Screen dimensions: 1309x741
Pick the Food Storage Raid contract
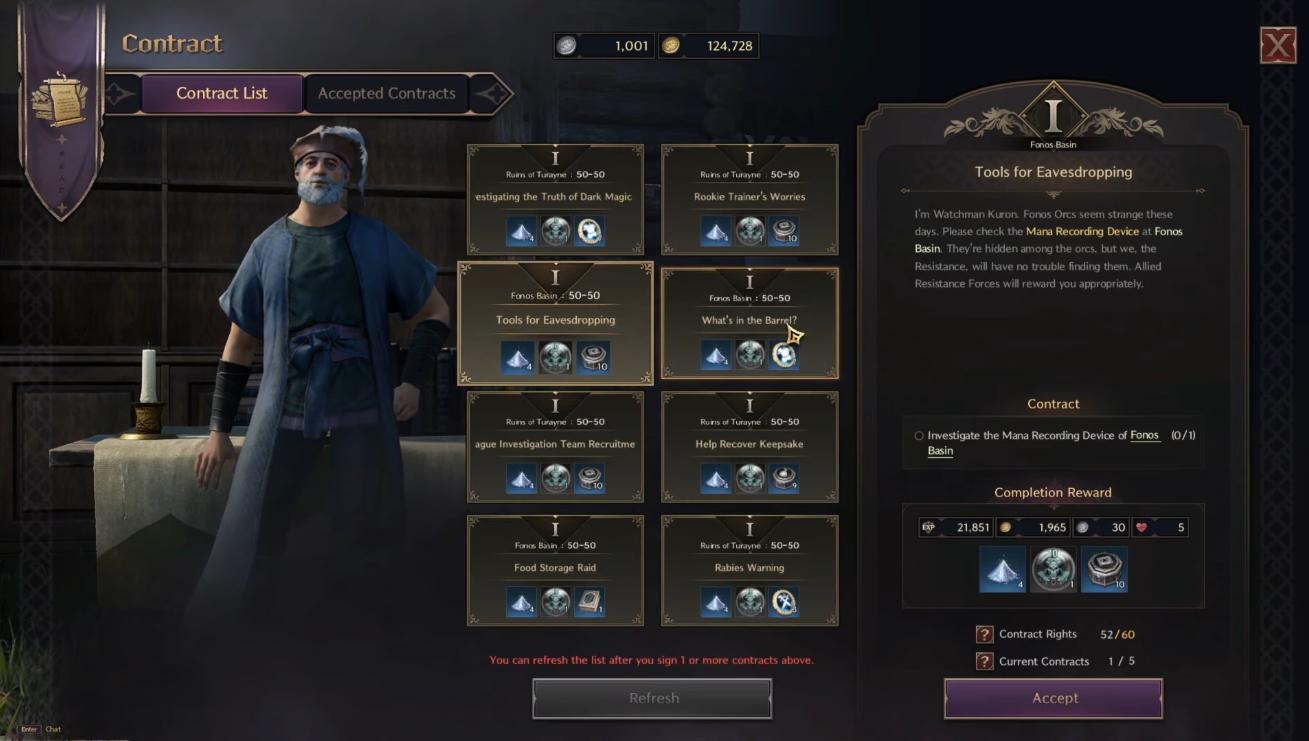tap(555, 570)
